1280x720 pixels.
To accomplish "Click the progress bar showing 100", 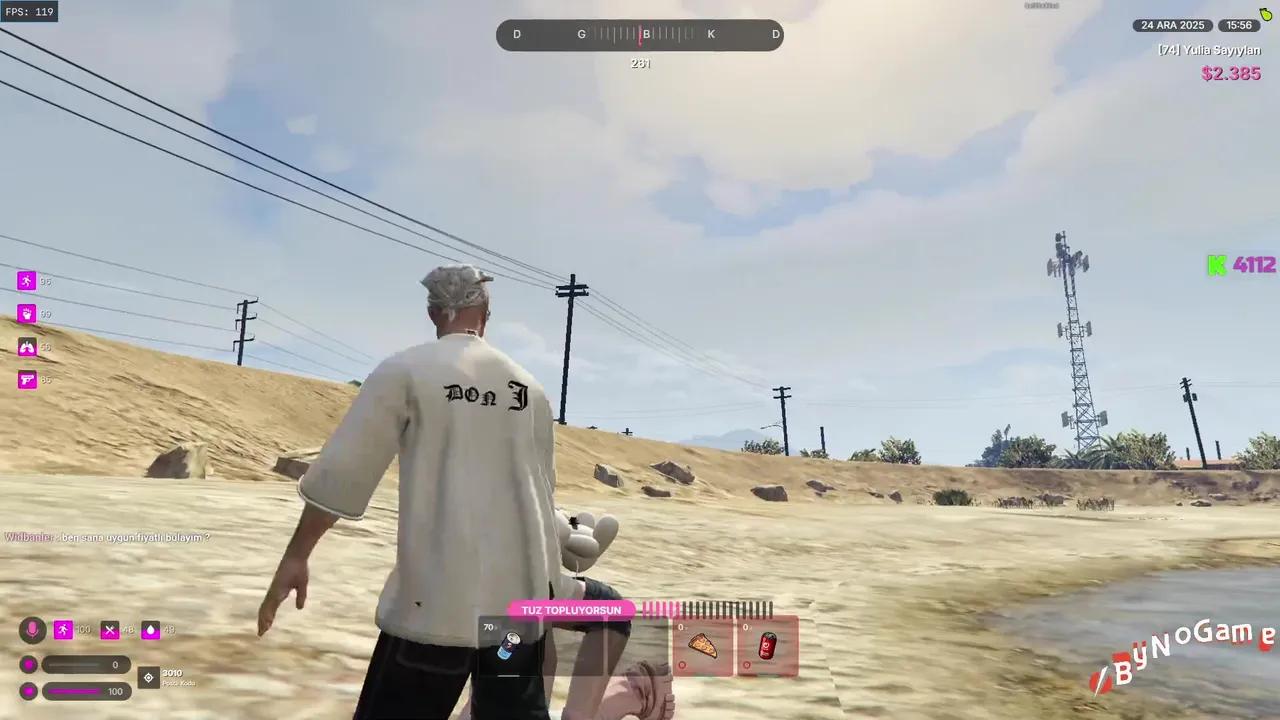I will pos(87,691).
